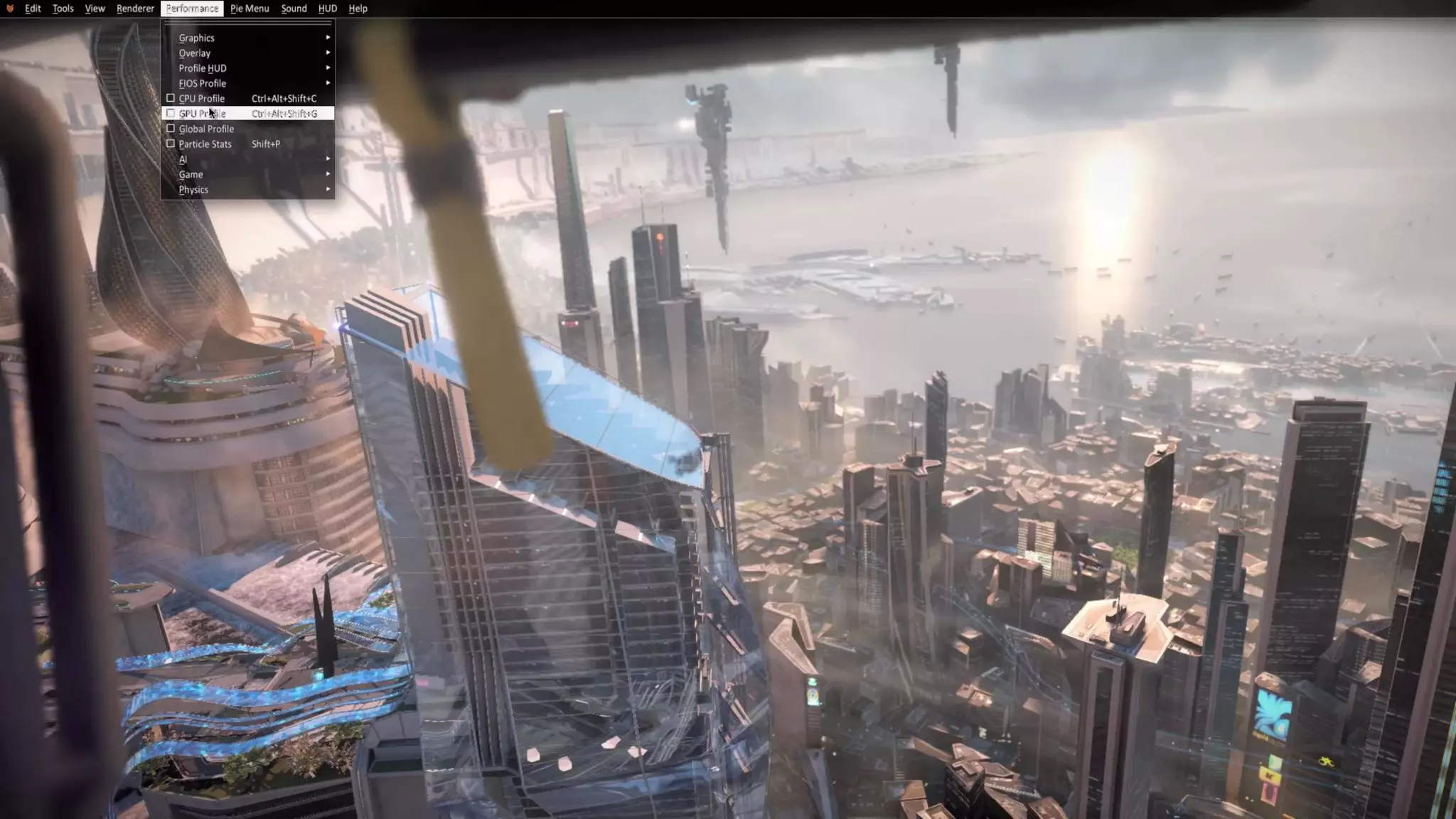Open the Help menu
The height and width of the screenshot is (819, 1456).
358,9
